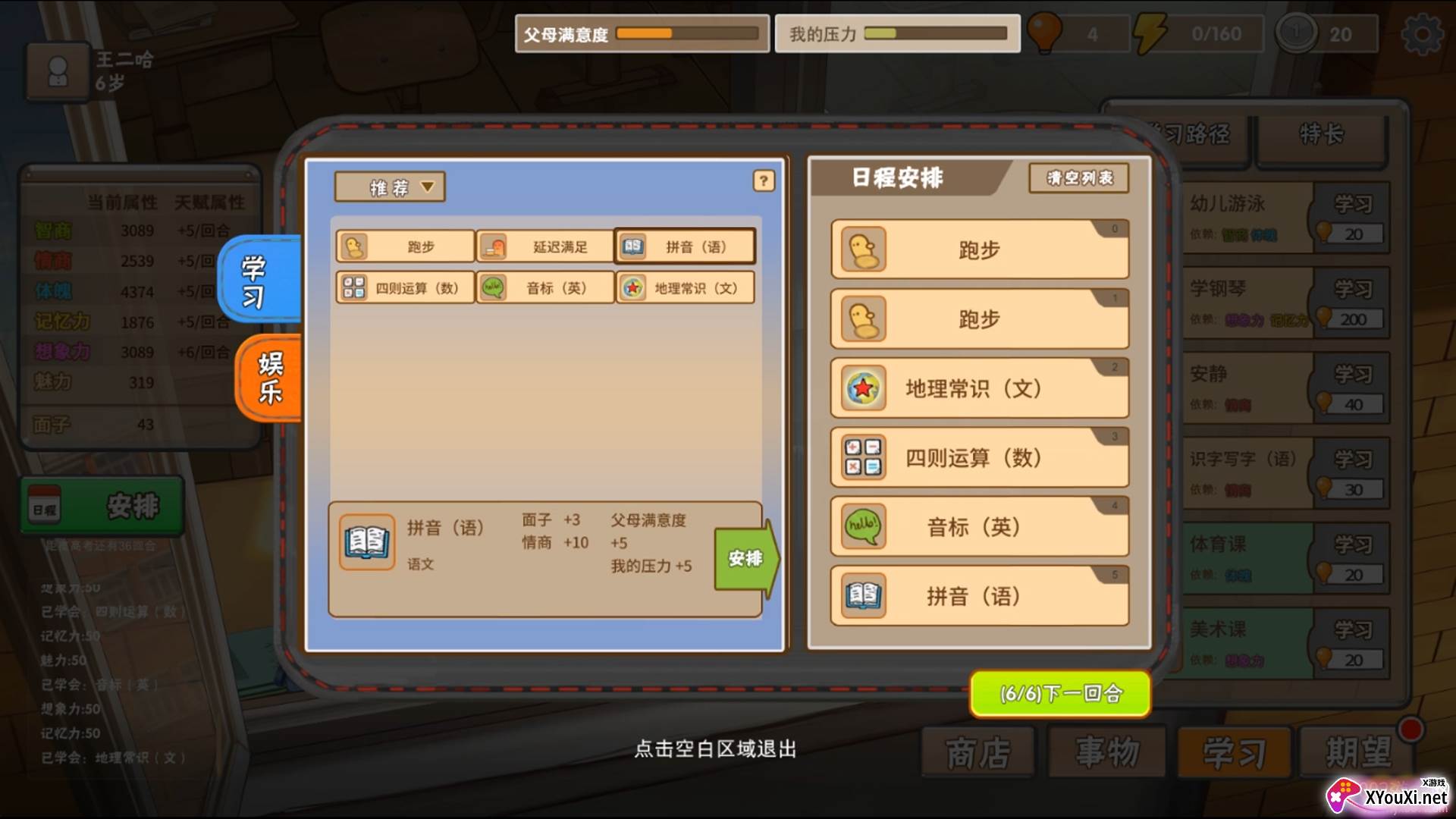Select the 拼音（语）book icon

coord(632,246)
